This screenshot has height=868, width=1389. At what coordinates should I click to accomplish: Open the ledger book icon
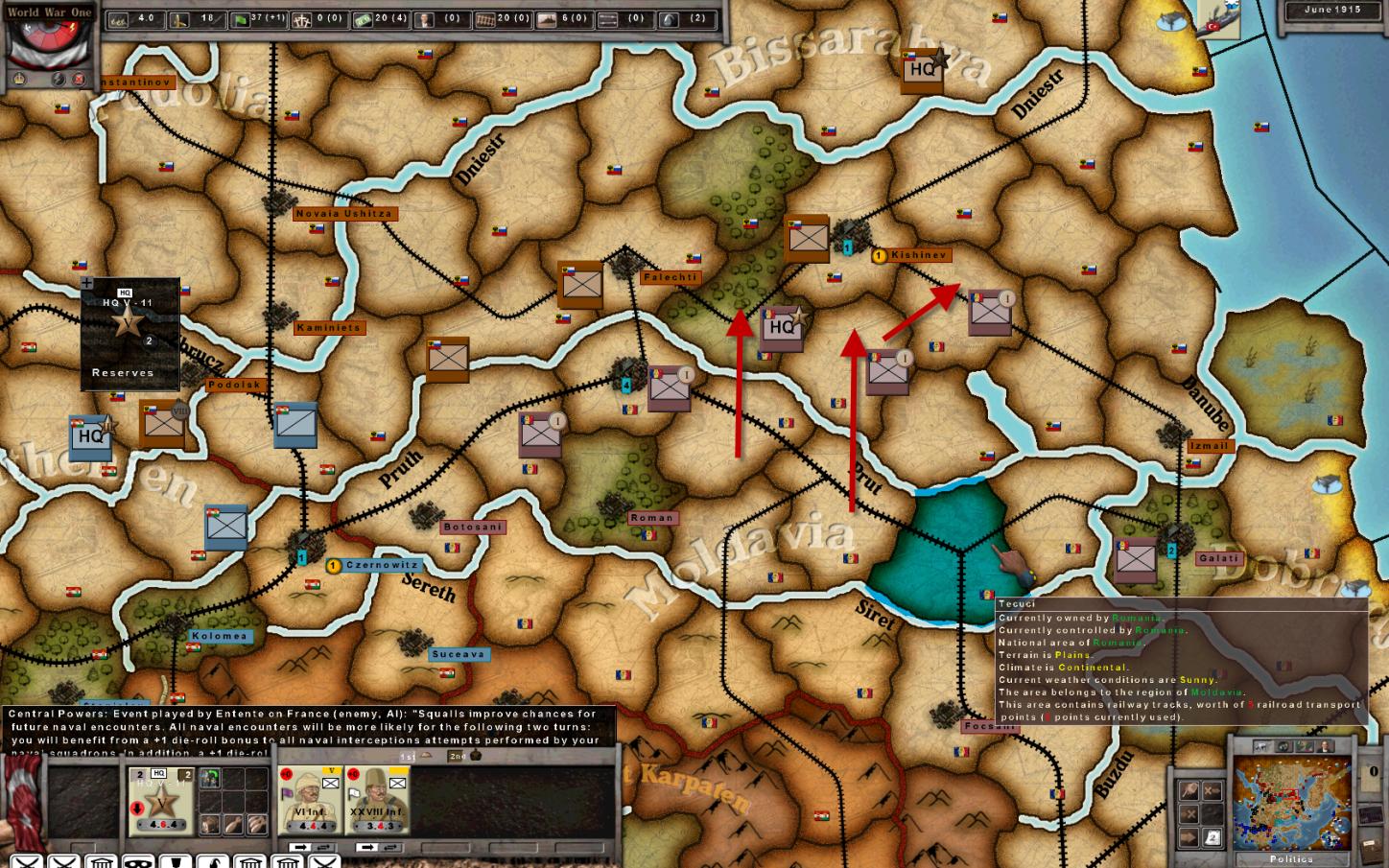point(1369,849)
